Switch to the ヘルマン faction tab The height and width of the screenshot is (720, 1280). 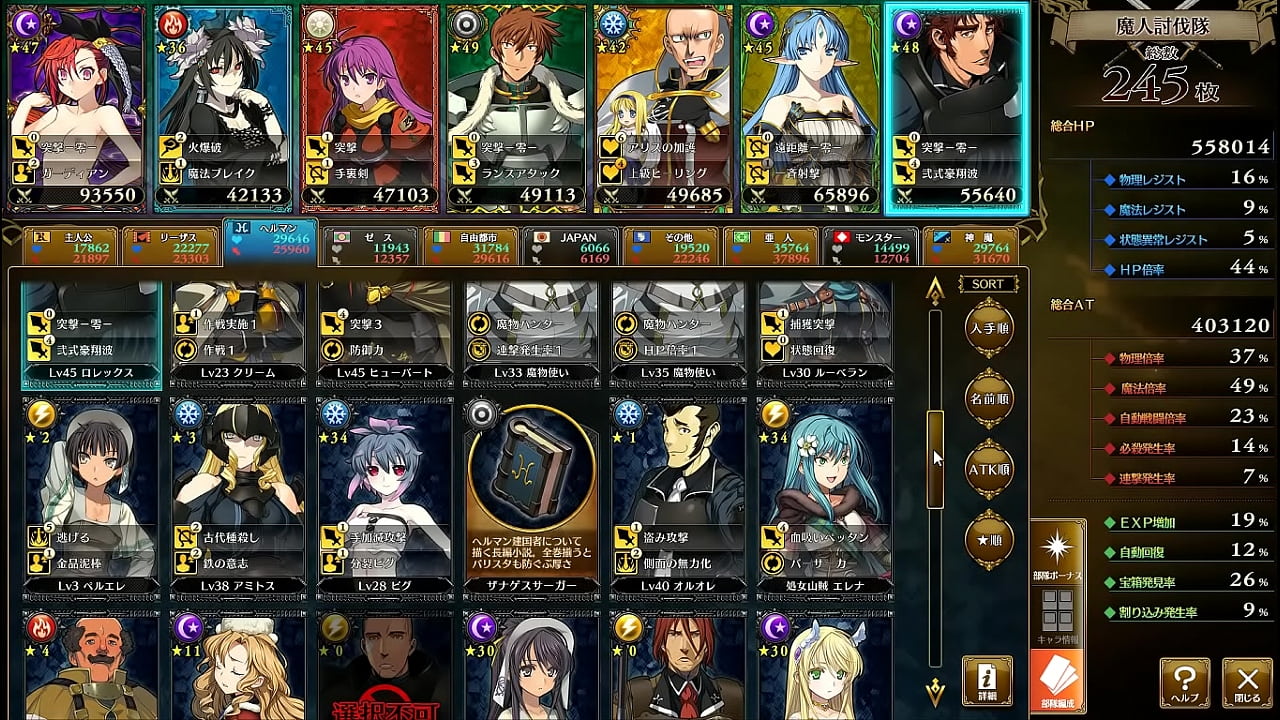[x=269, y=244]
